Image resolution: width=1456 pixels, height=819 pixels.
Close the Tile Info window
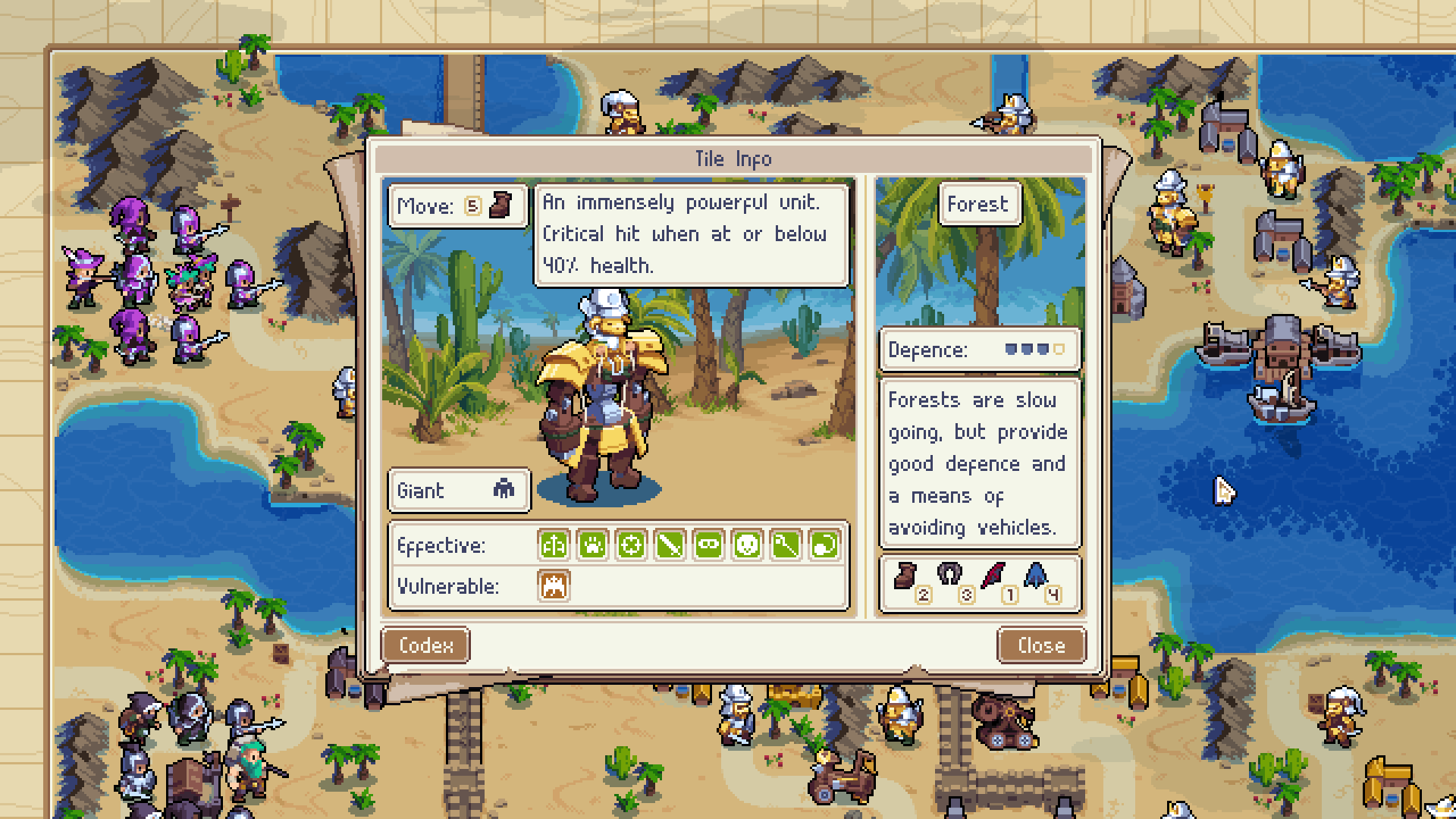coord(1041,645)
